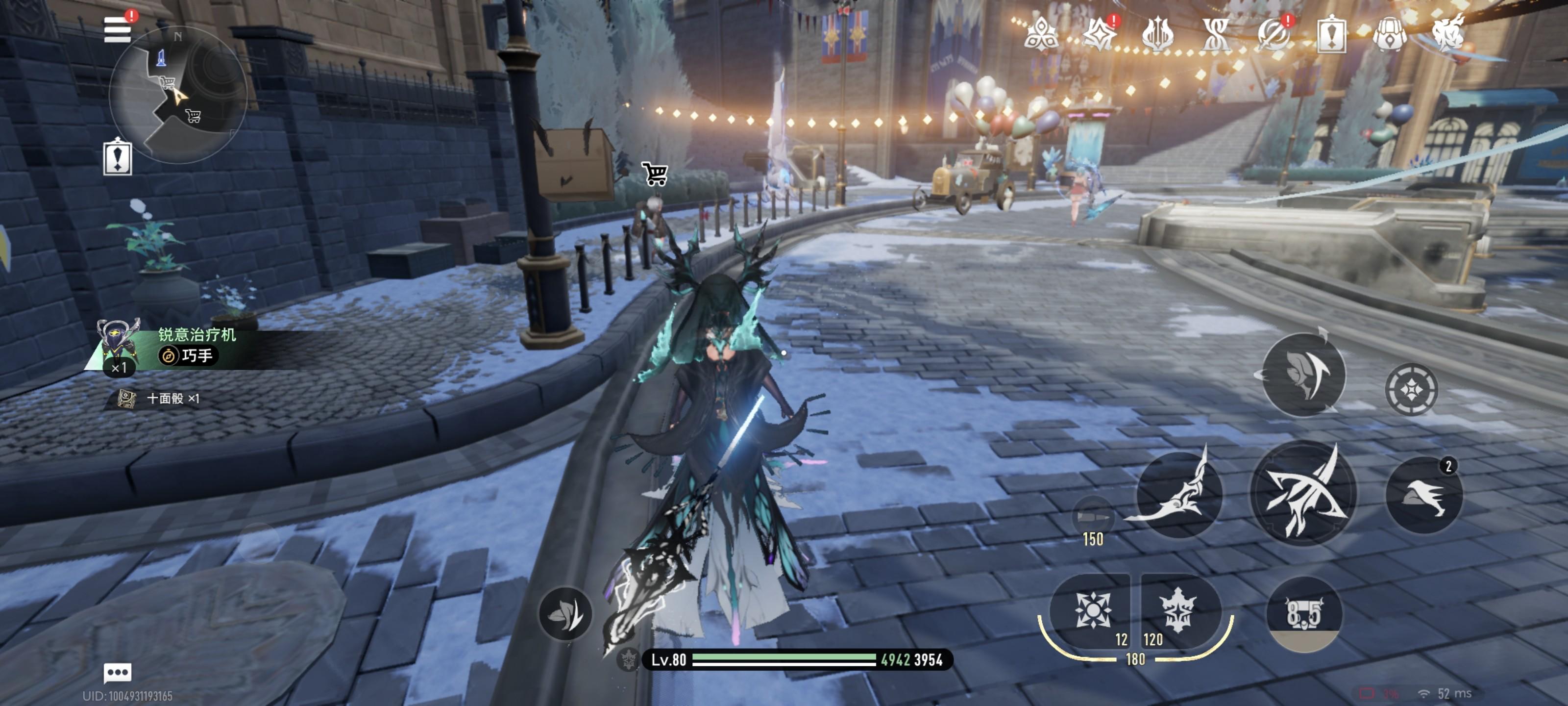The height and width of the screenshot is (706, 1568).
Task: Use the curved spear weapon skill
Action: pyautogui.click(x=1178, y=493)
